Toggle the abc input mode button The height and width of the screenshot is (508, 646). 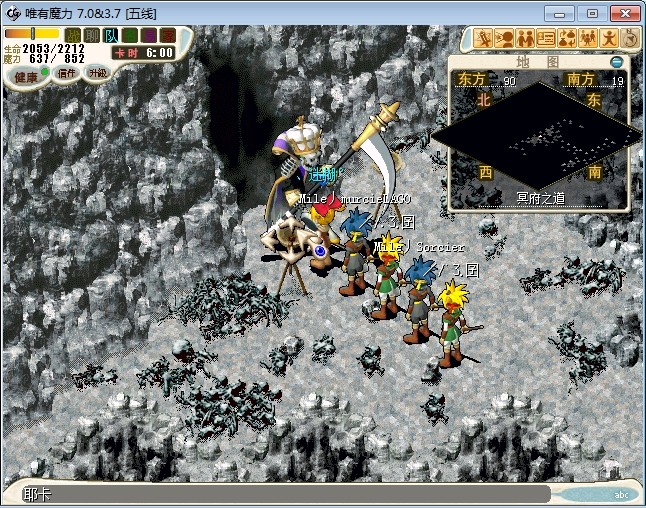pos(620,494)
